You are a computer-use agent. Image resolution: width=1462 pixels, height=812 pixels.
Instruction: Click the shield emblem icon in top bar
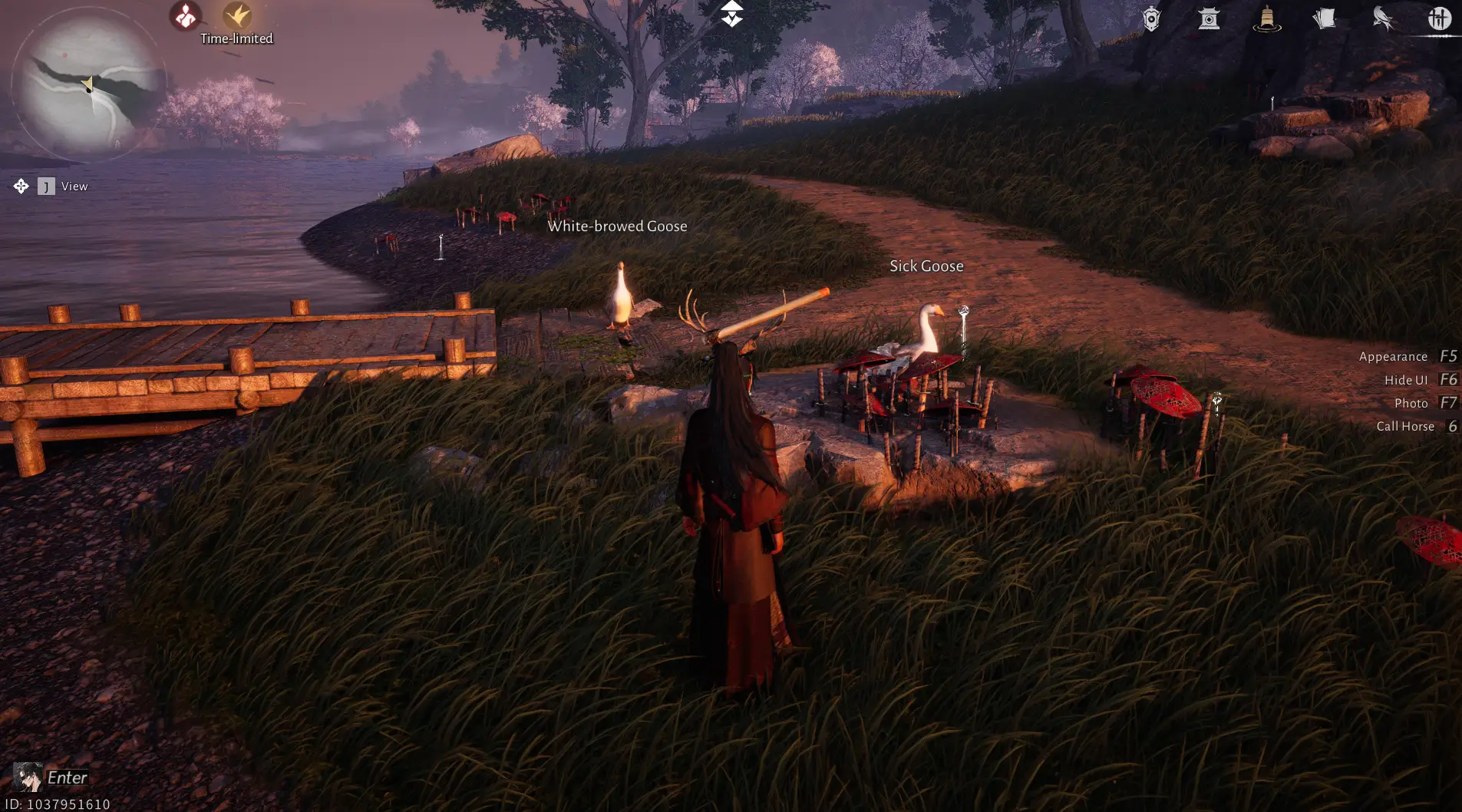[x=1151, y=19]
